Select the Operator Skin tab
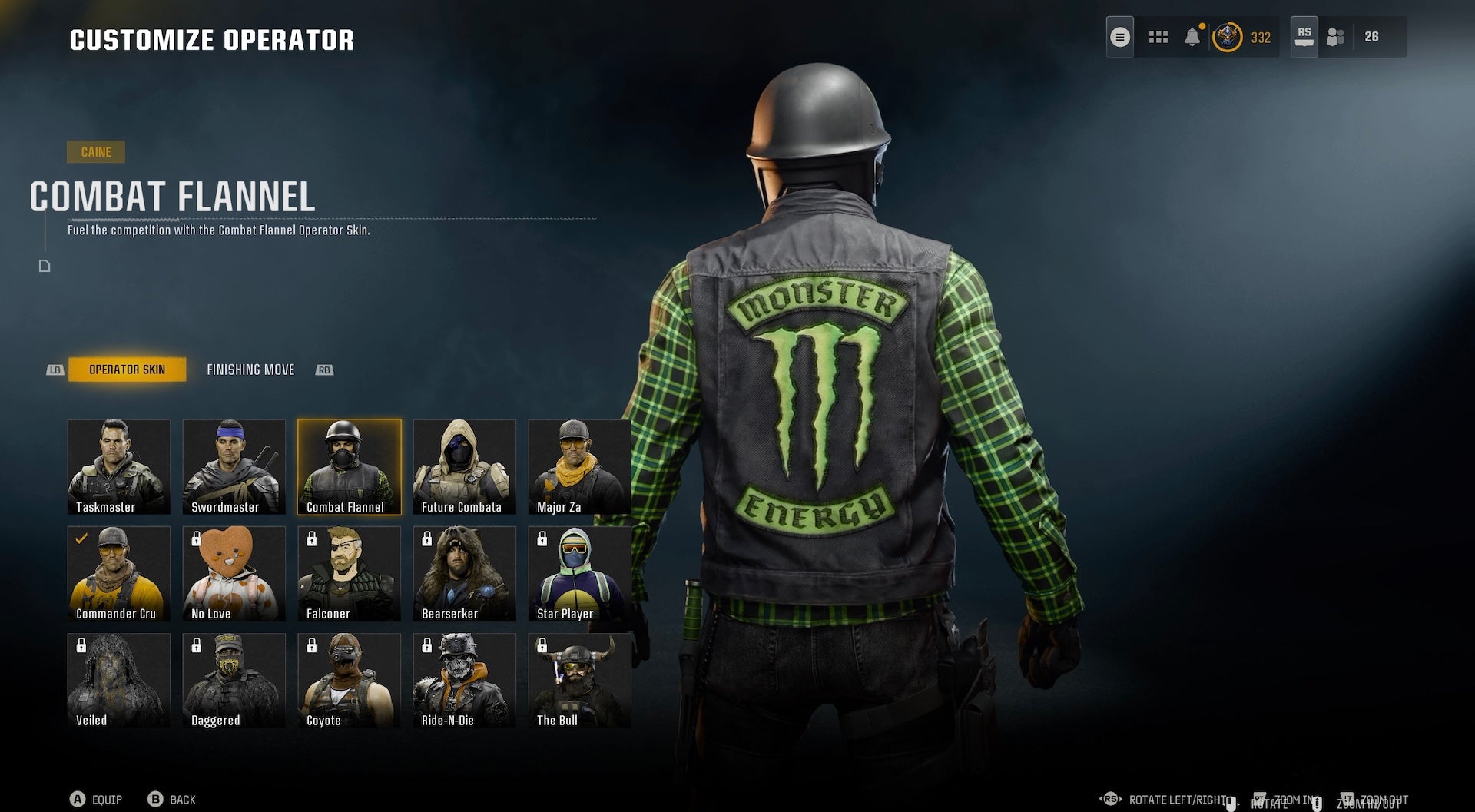The width and height of the screenshot is (1475, 812). point(127,370)
